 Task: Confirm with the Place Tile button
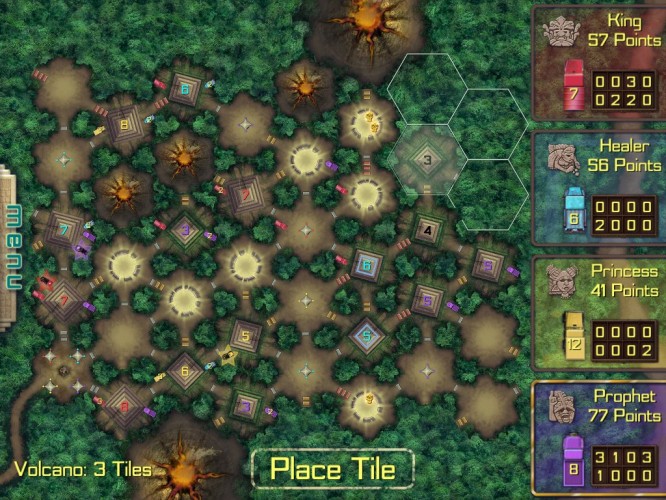click(331, 468)
